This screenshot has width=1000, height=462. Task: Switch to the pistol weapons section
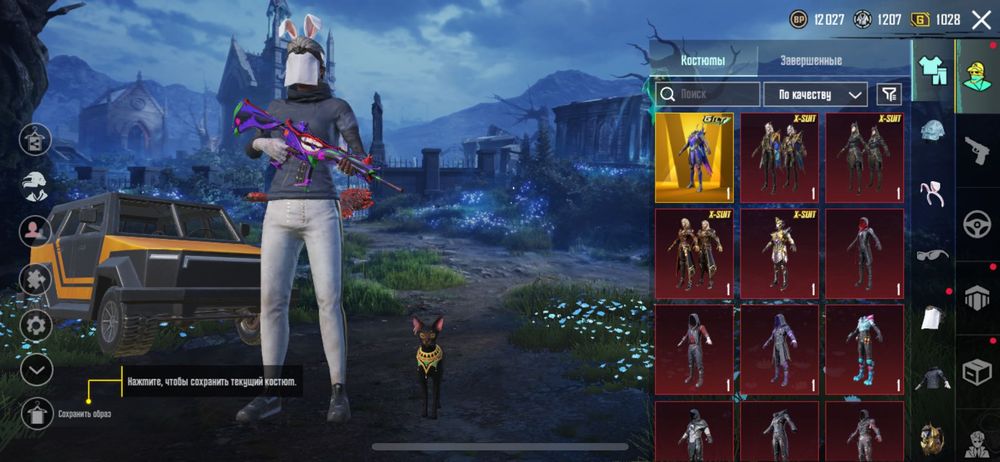point(977,150)
